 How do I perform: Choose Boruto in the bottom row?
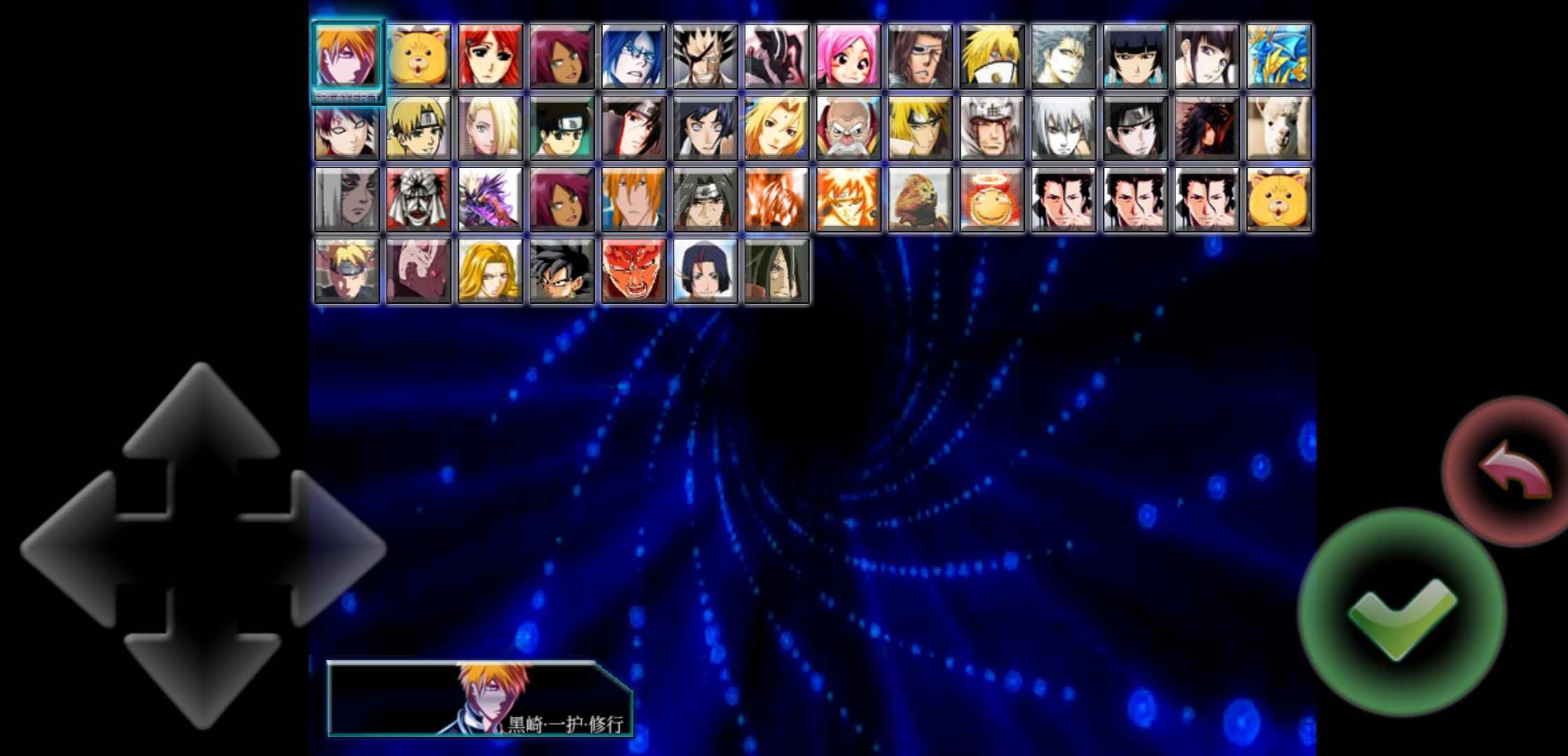(346, 269)
